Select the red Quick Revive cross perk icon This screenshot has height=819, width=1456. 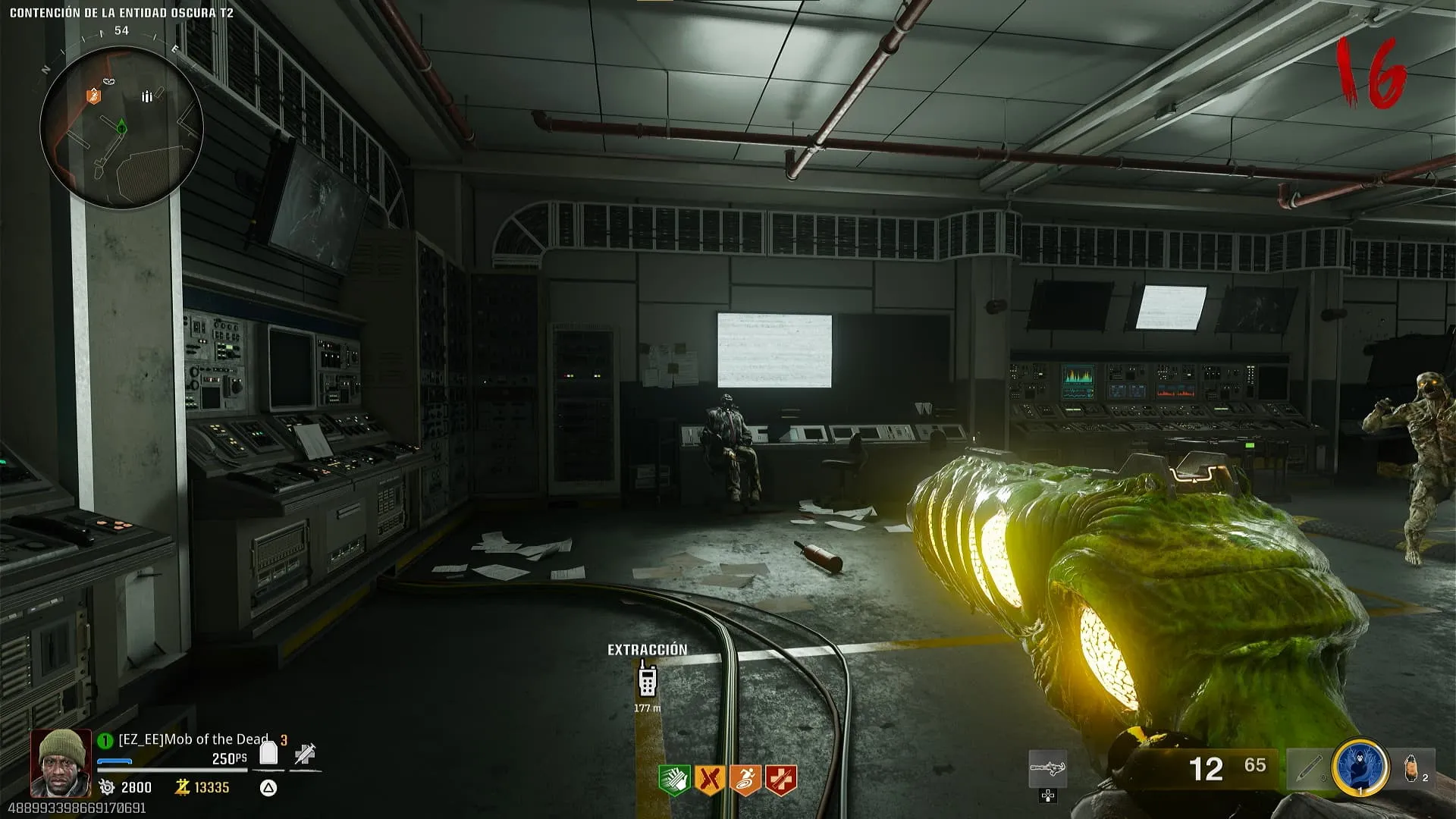780,780
